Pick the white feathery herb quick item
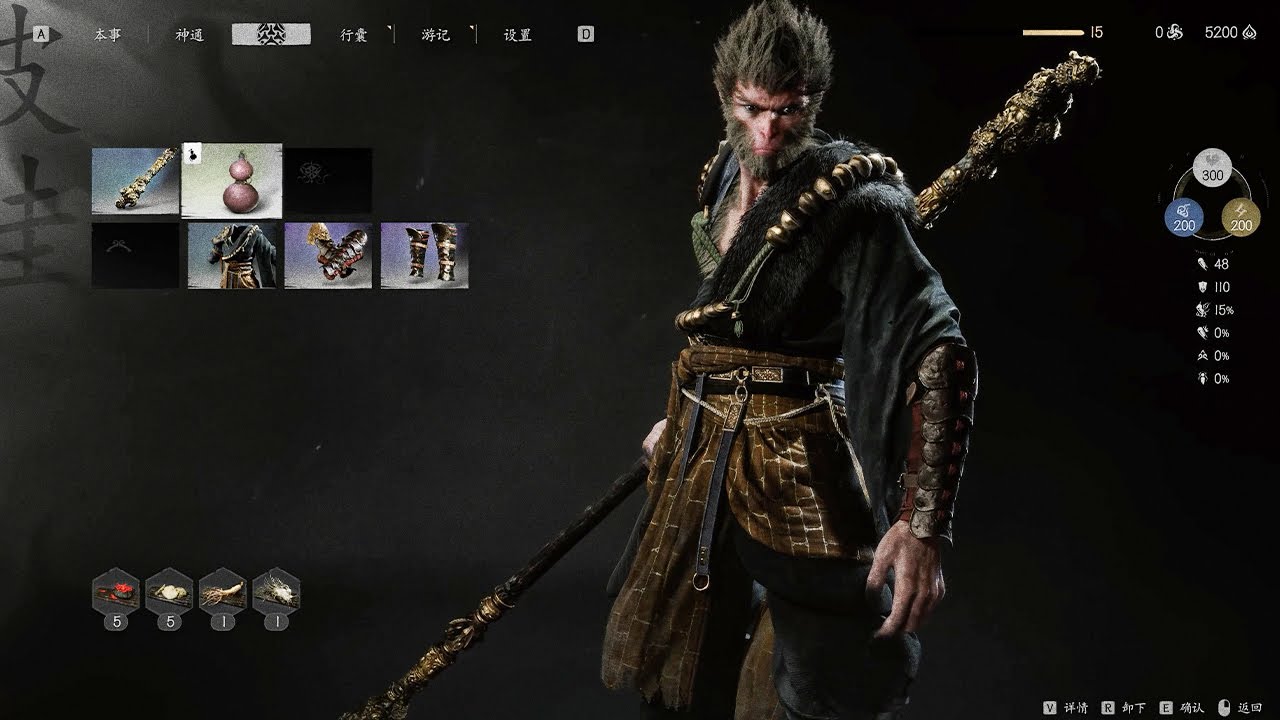Viewport: 1280px width, 720px height. coord(276,593)
